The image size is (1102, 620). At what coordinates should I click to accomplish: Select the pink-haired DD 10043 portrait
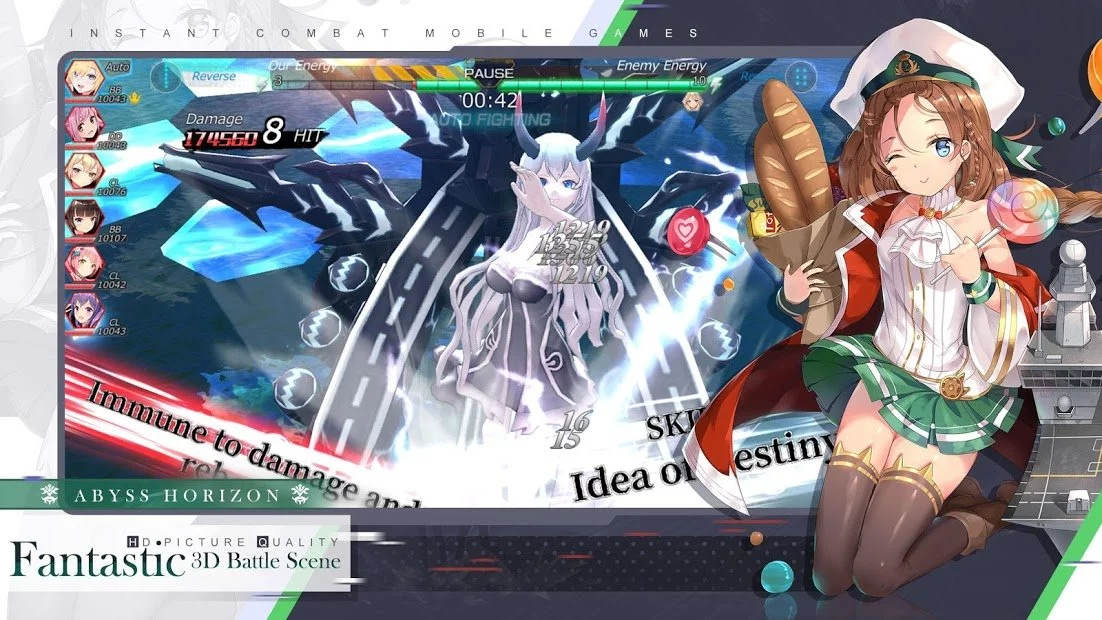tap(82, 125)
